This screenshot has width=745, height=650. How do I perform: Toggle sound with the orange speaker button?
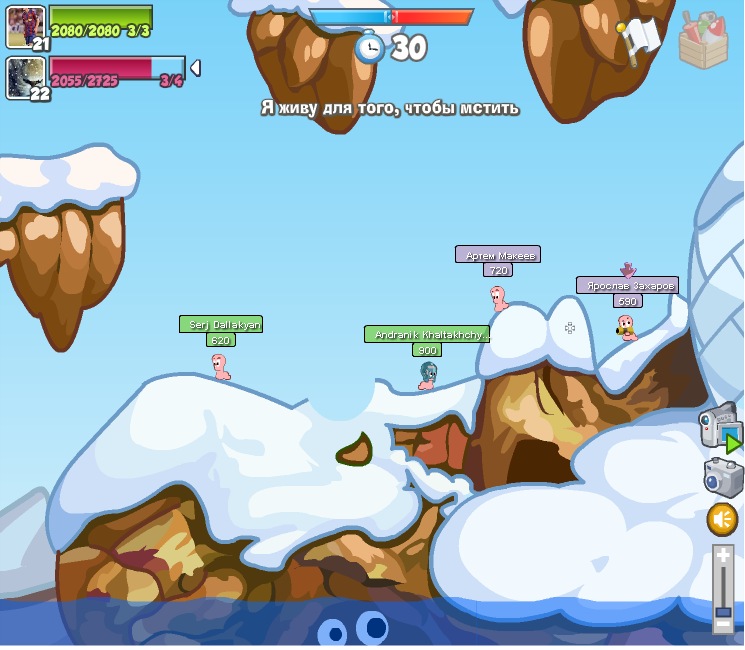click(x=722, y=519)
